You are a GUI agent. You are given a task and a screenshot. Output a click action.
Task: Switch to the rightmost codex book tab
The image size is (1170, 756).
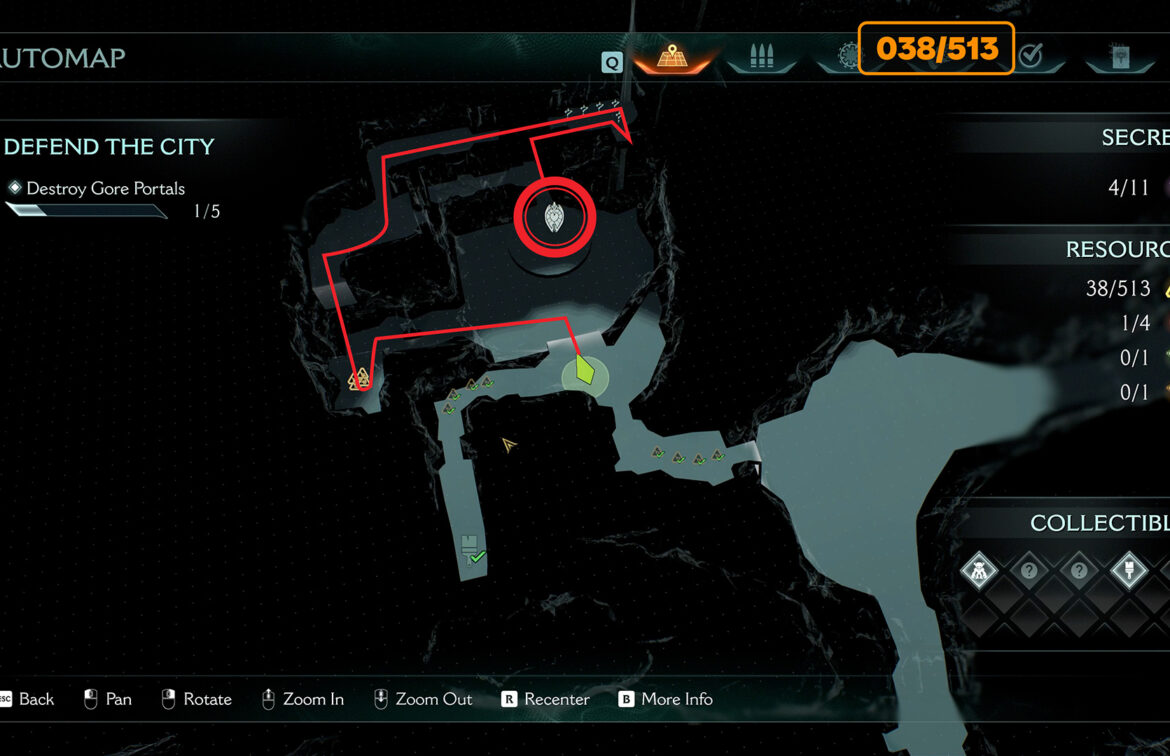tap(1119, 57)
